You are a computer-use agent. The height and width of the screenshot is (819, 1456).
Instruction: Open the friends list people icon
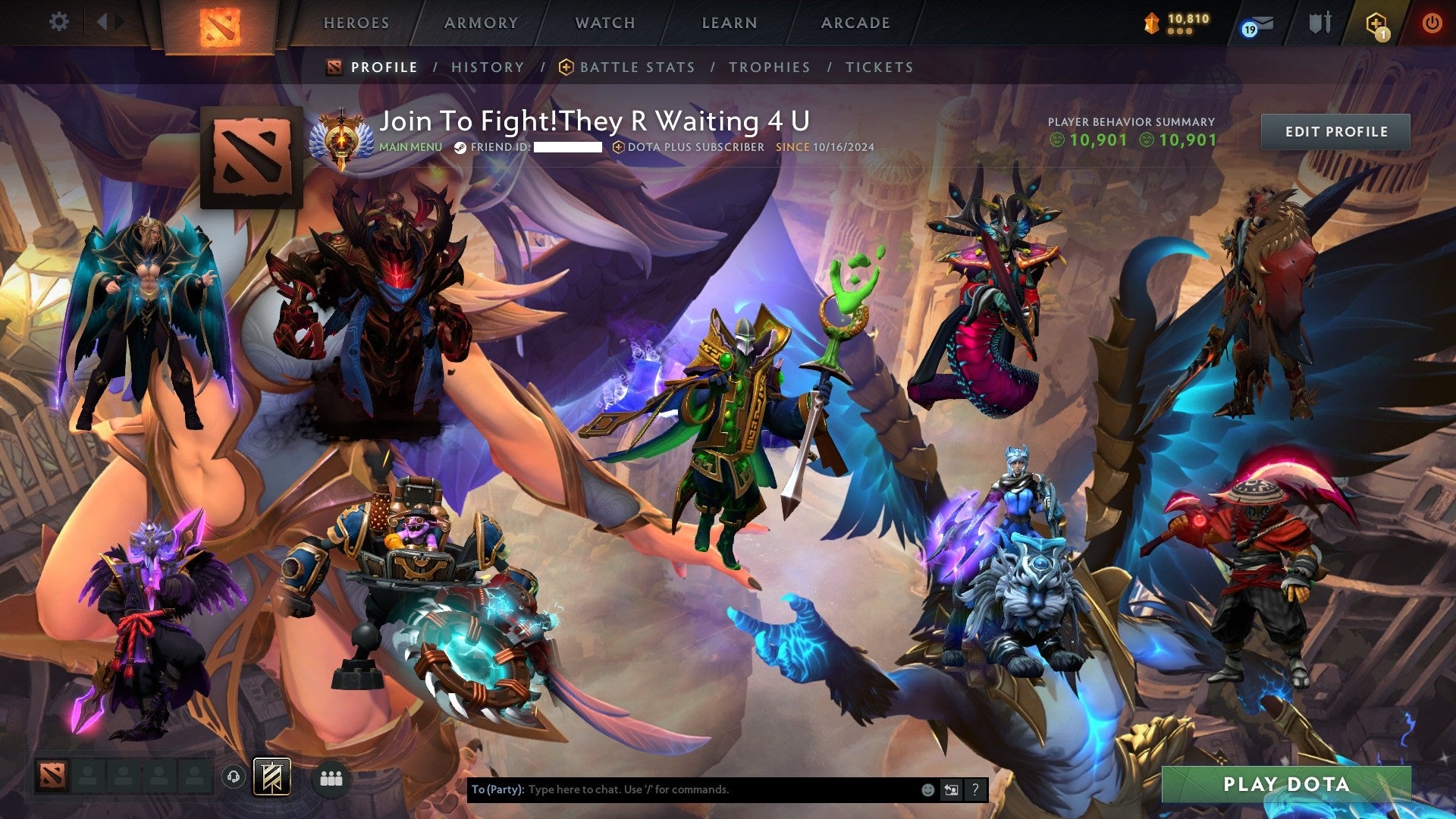coord(331,777)
